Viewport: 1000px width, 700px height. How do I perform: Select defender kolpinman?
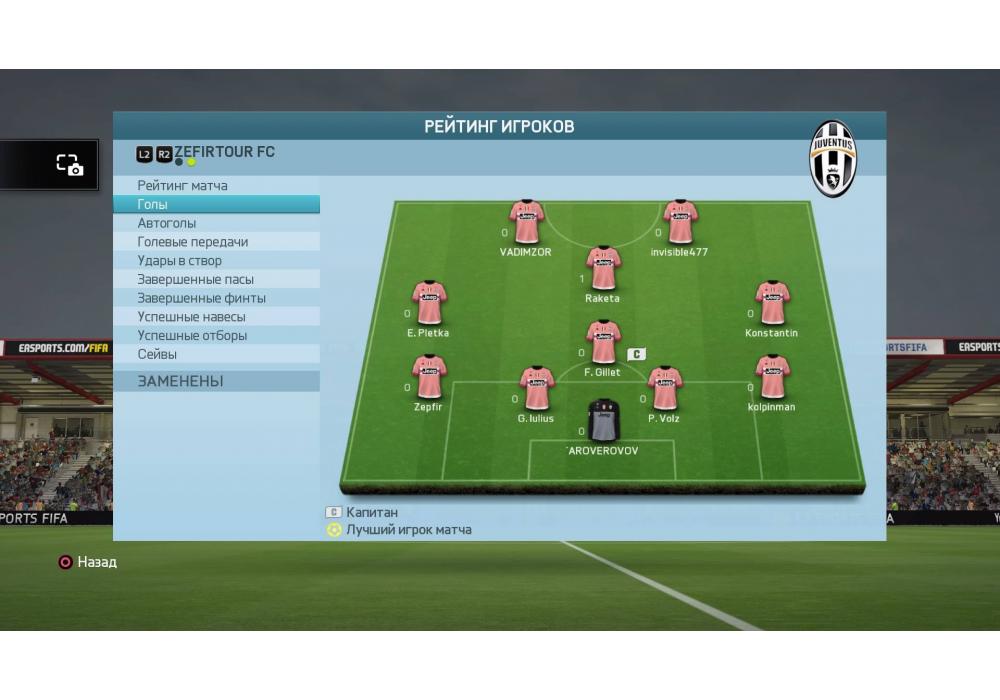[x=772, y=377]
